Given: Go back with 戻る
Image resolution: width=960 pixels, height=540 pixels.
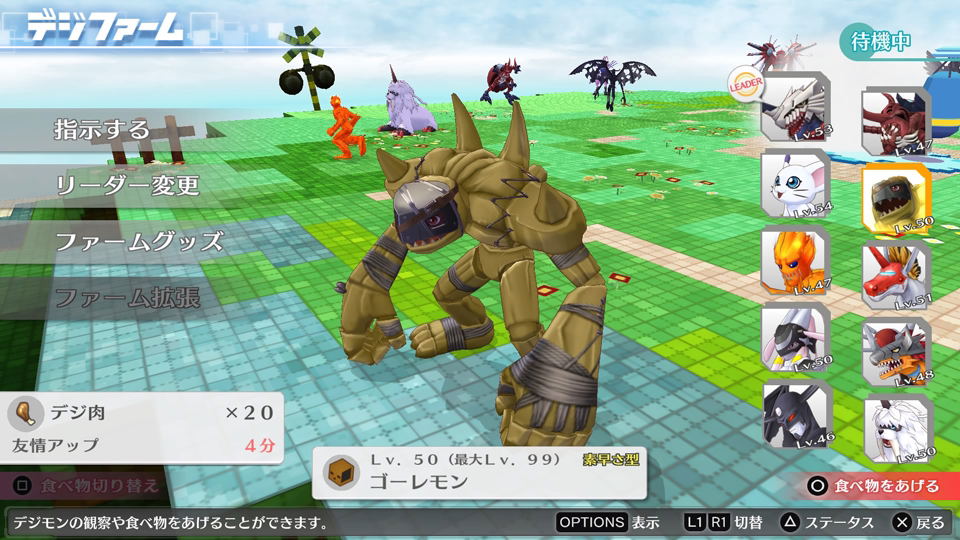Looking at the screenshot, I should (x=917, y=522).
